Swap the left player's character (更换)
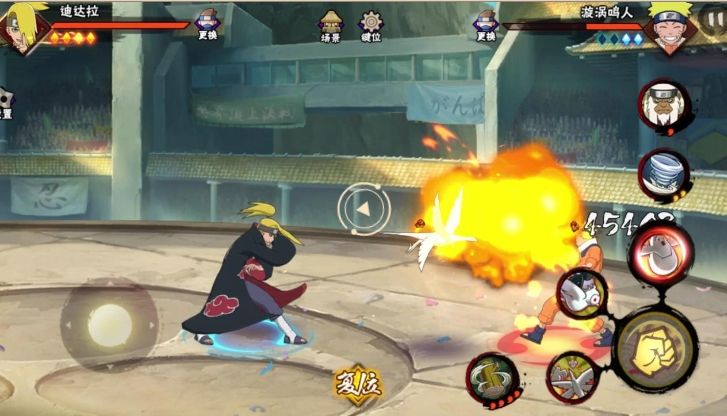The height and width of the screenshot is (416, 727). click(x=207, y=24)
